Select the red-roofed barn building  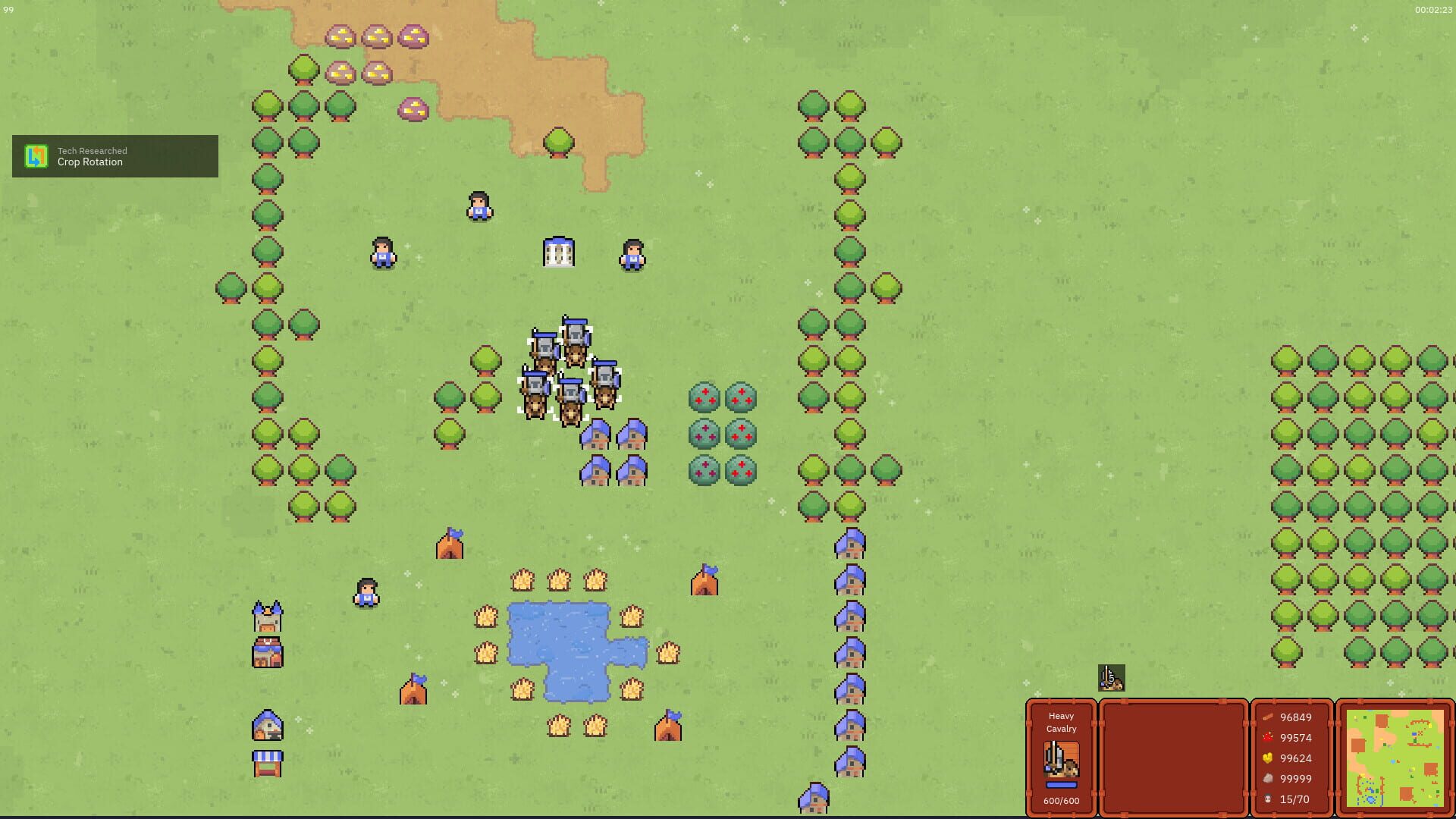[x=267, y=654]
